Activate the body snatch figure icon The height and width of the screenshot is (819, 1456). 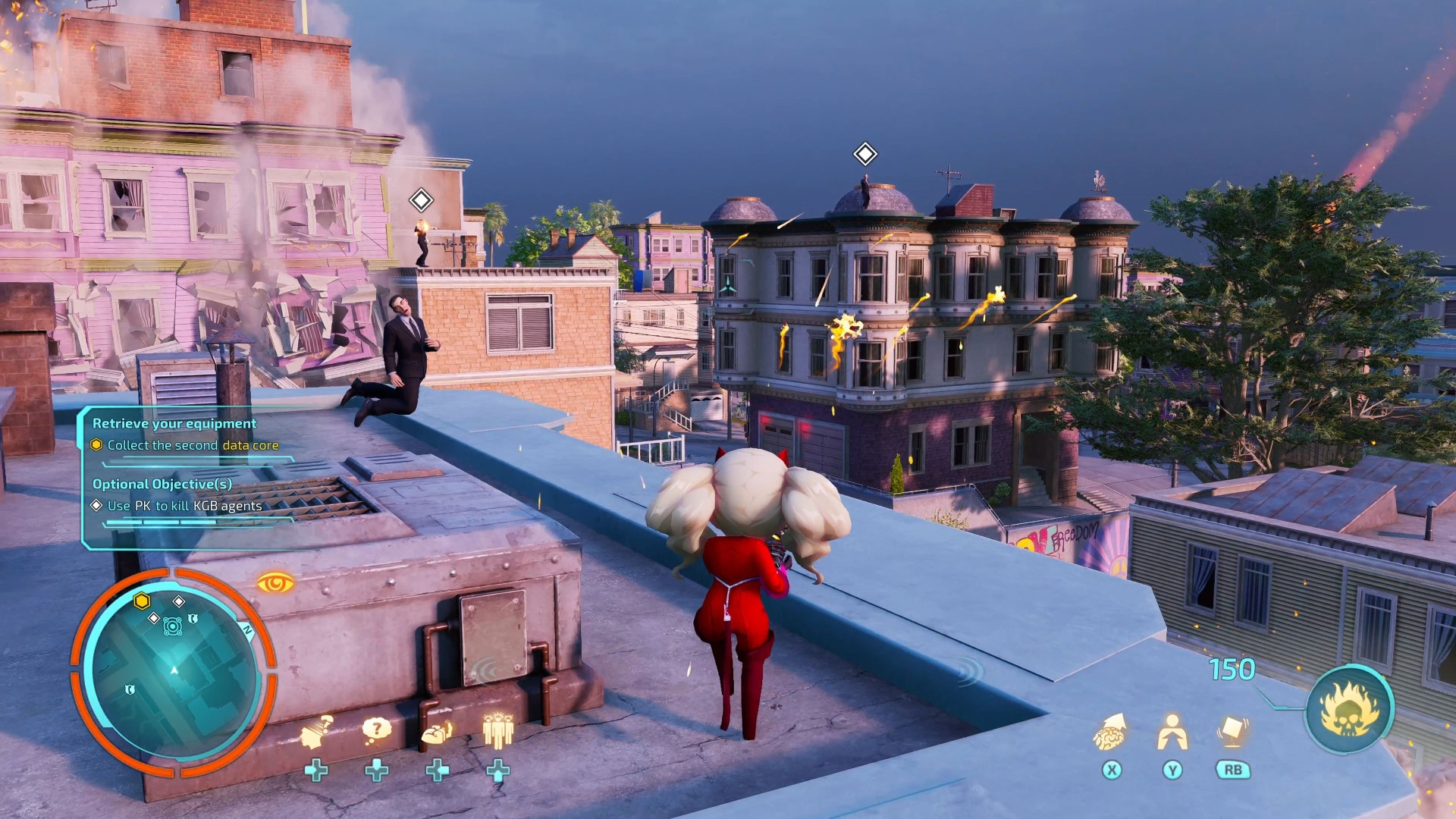[x=1172, y=732]
